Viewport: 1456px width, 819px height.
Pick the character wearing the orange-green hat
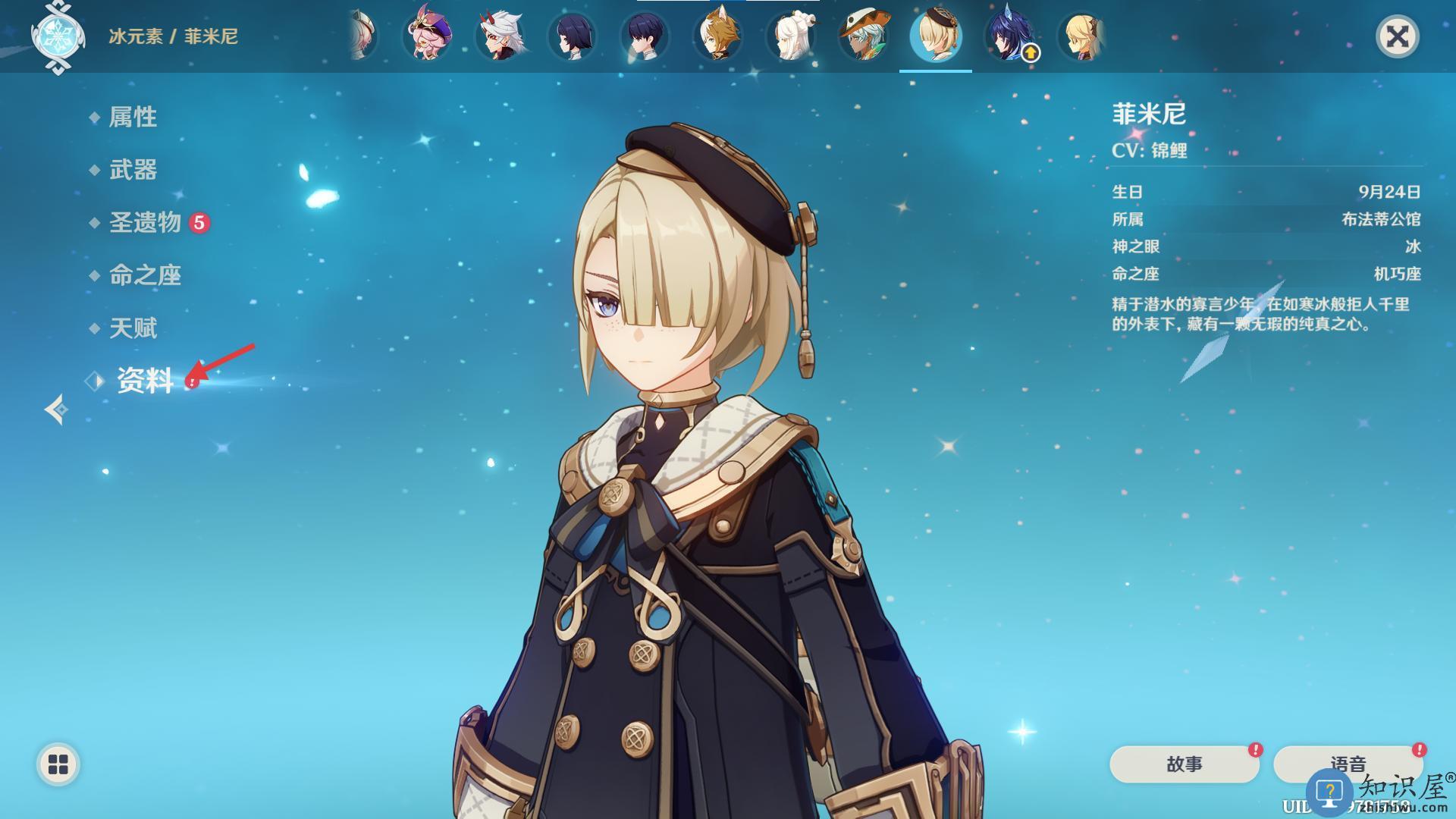863,36
